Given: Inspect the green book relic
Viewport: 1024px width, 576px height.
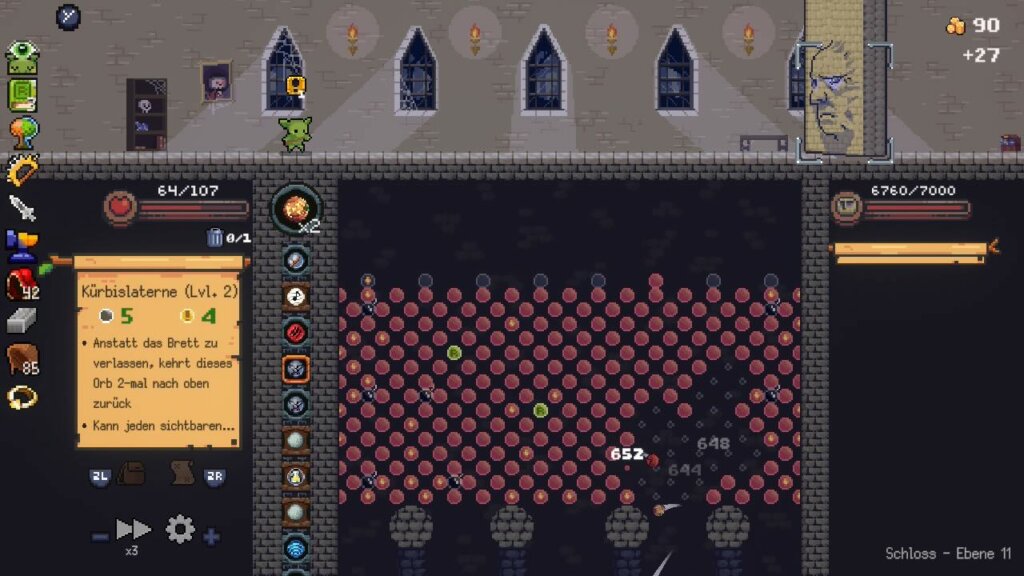Looking at the screenshot, I should [x=22, y=95].
